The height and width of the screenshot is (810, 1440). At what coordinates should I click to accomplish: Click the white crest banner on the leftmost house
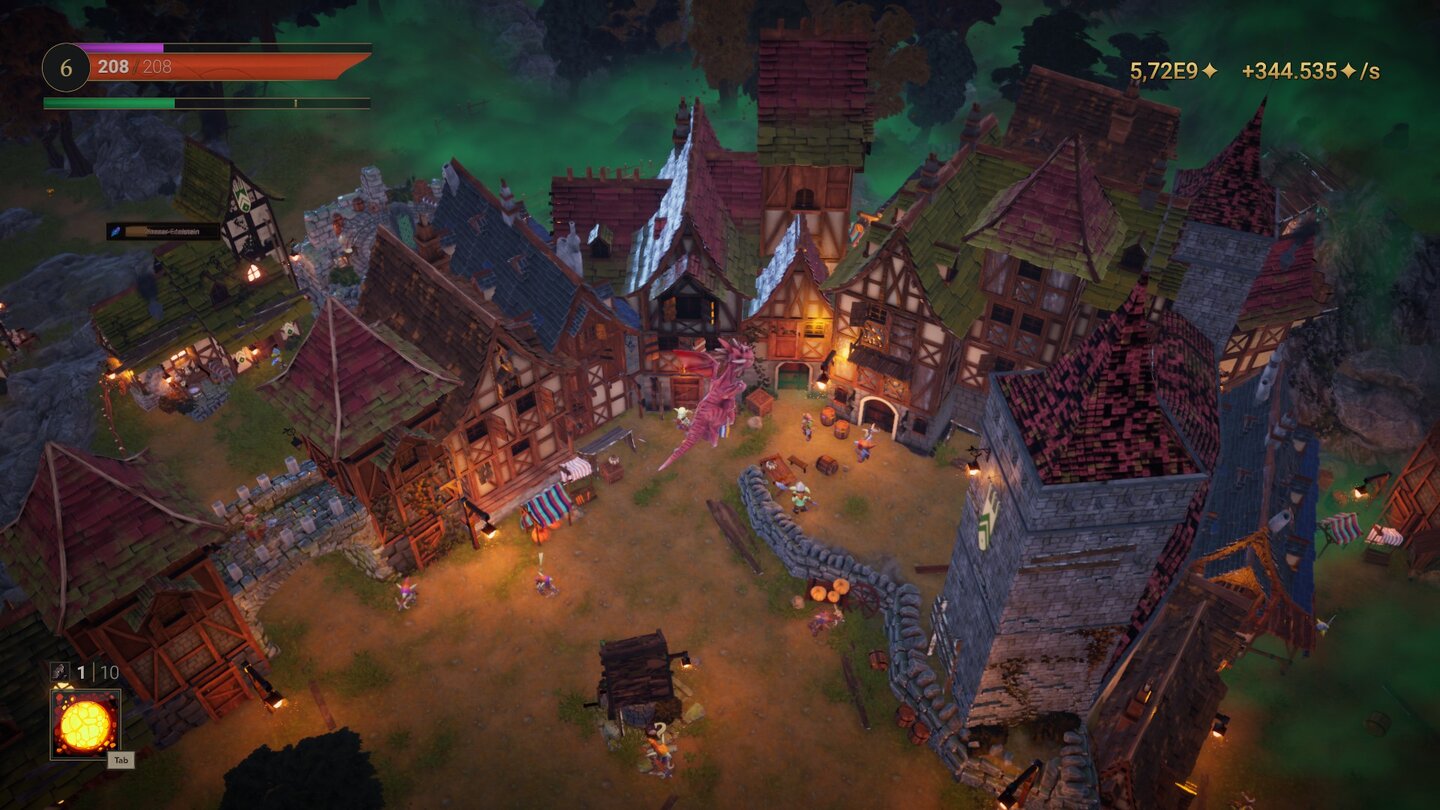pos(243,198)
